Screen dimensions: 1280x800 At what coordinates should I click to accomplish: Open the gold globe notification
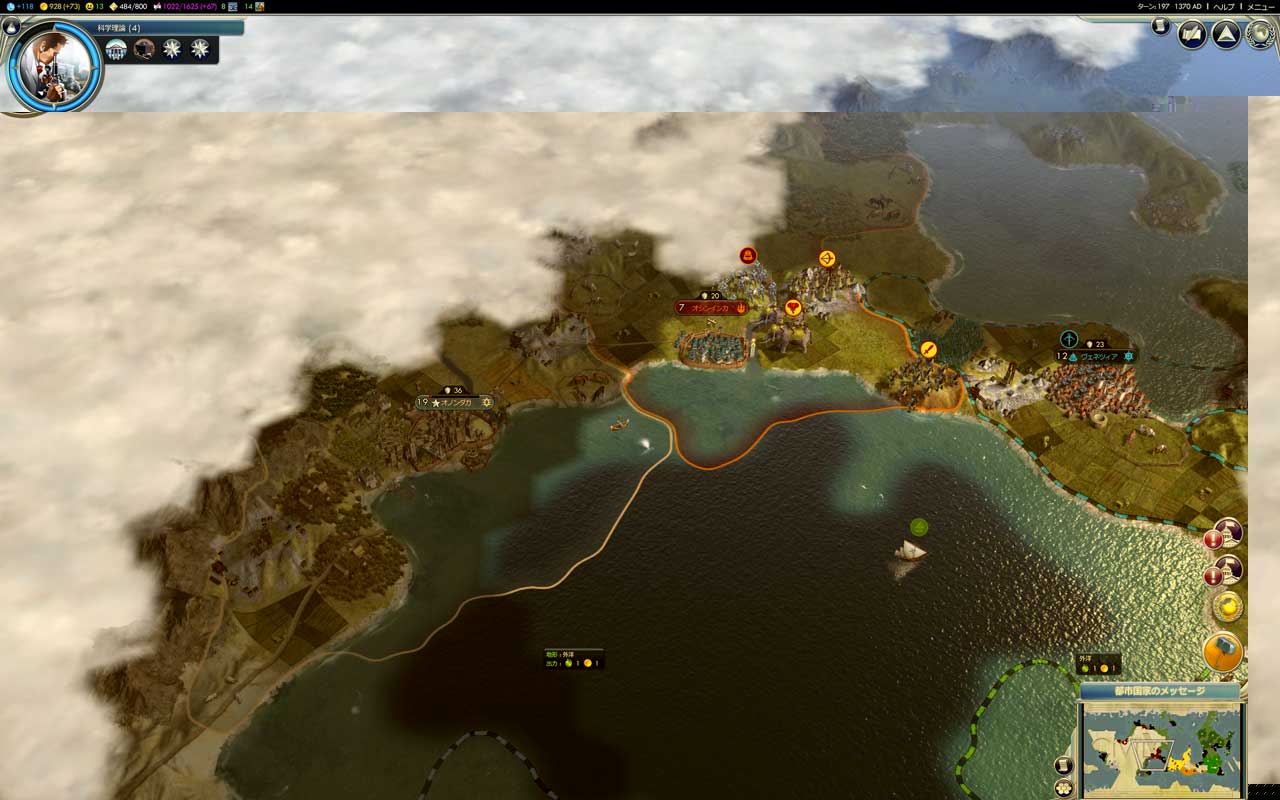coord(1227,606)
